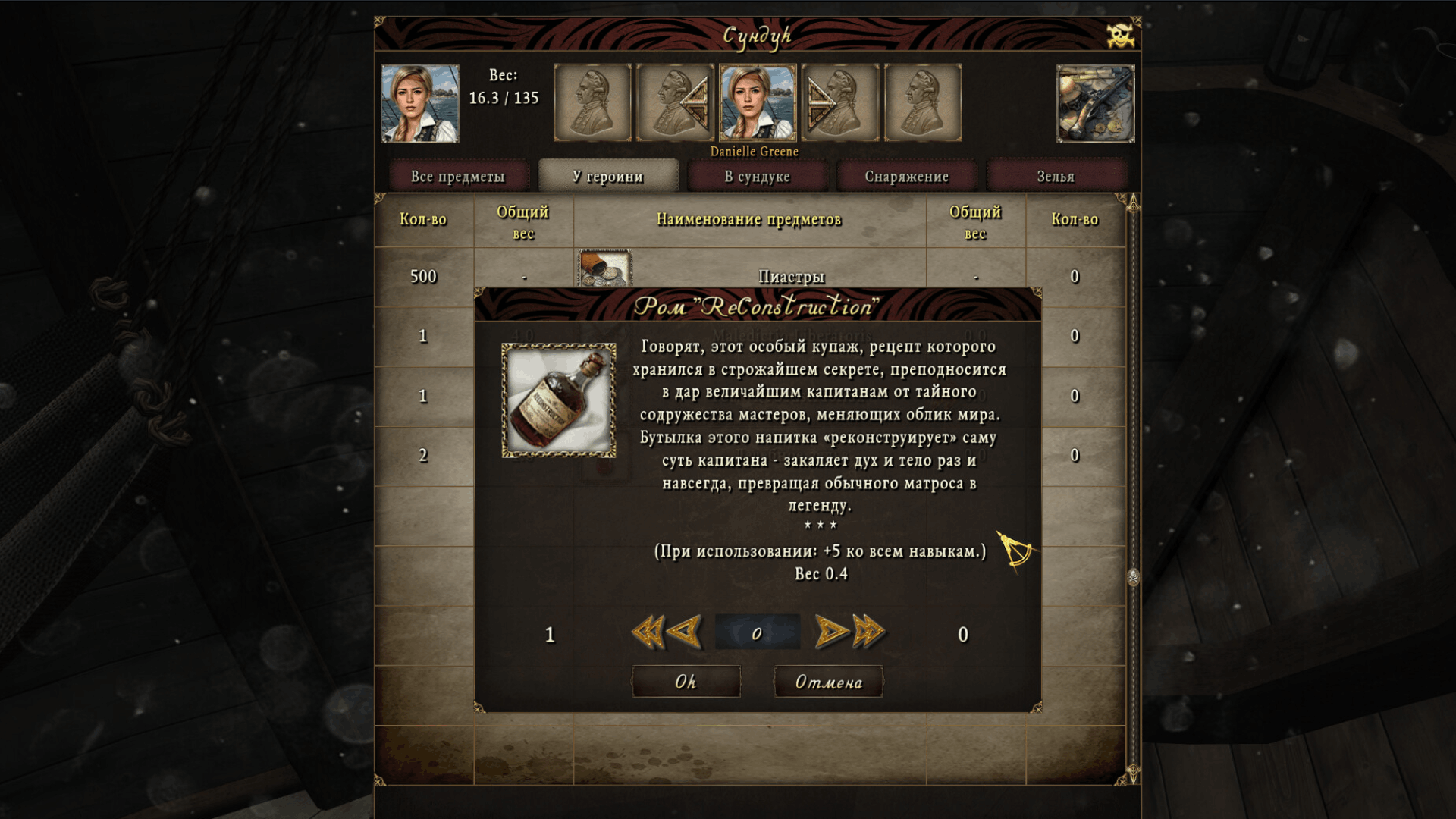
Task: Select the transfer quantity input field
Action: 757,633
